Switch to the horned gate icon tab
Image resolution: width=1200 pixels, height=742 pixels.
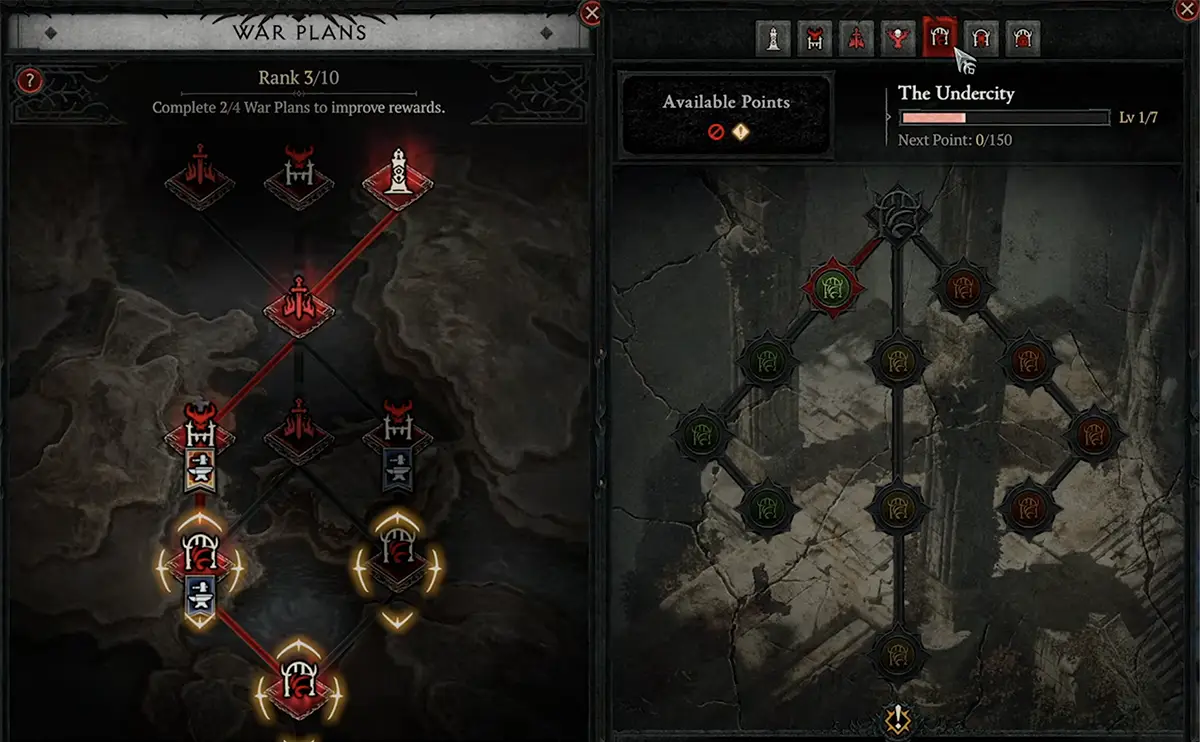point(814,40)
